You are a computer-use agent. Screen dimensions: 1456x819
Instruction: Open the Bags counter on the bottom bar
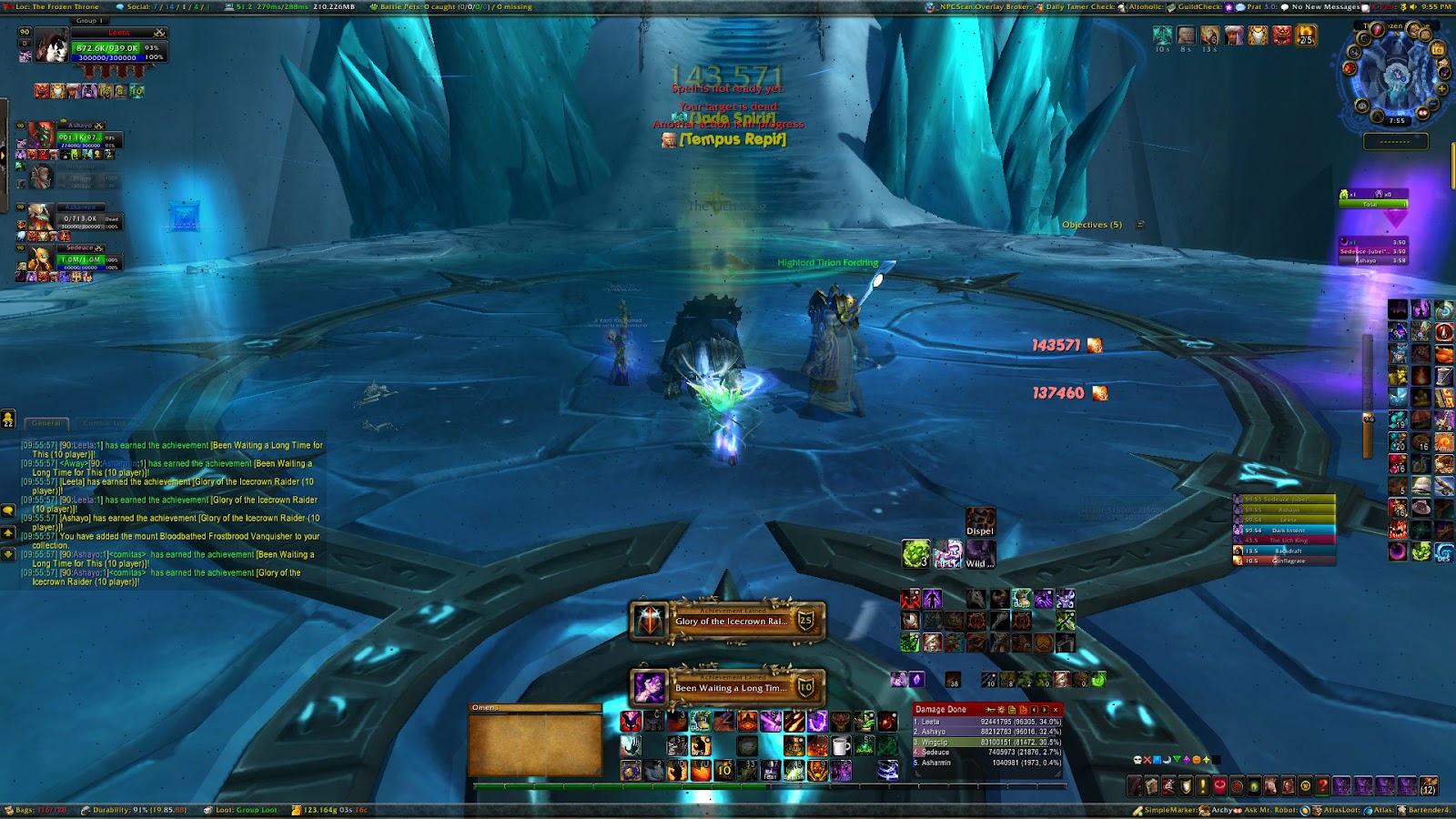[38, 810]
